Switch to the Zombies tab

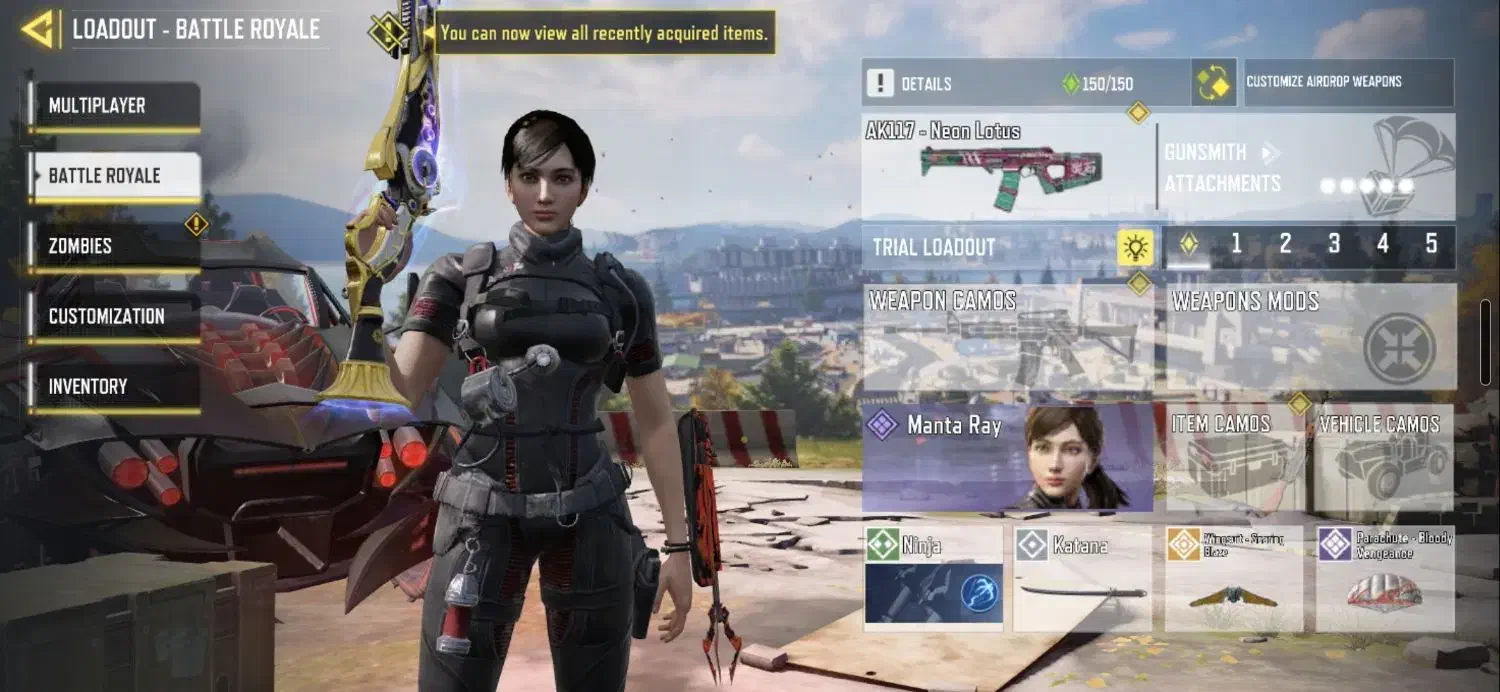coord(114,246)
